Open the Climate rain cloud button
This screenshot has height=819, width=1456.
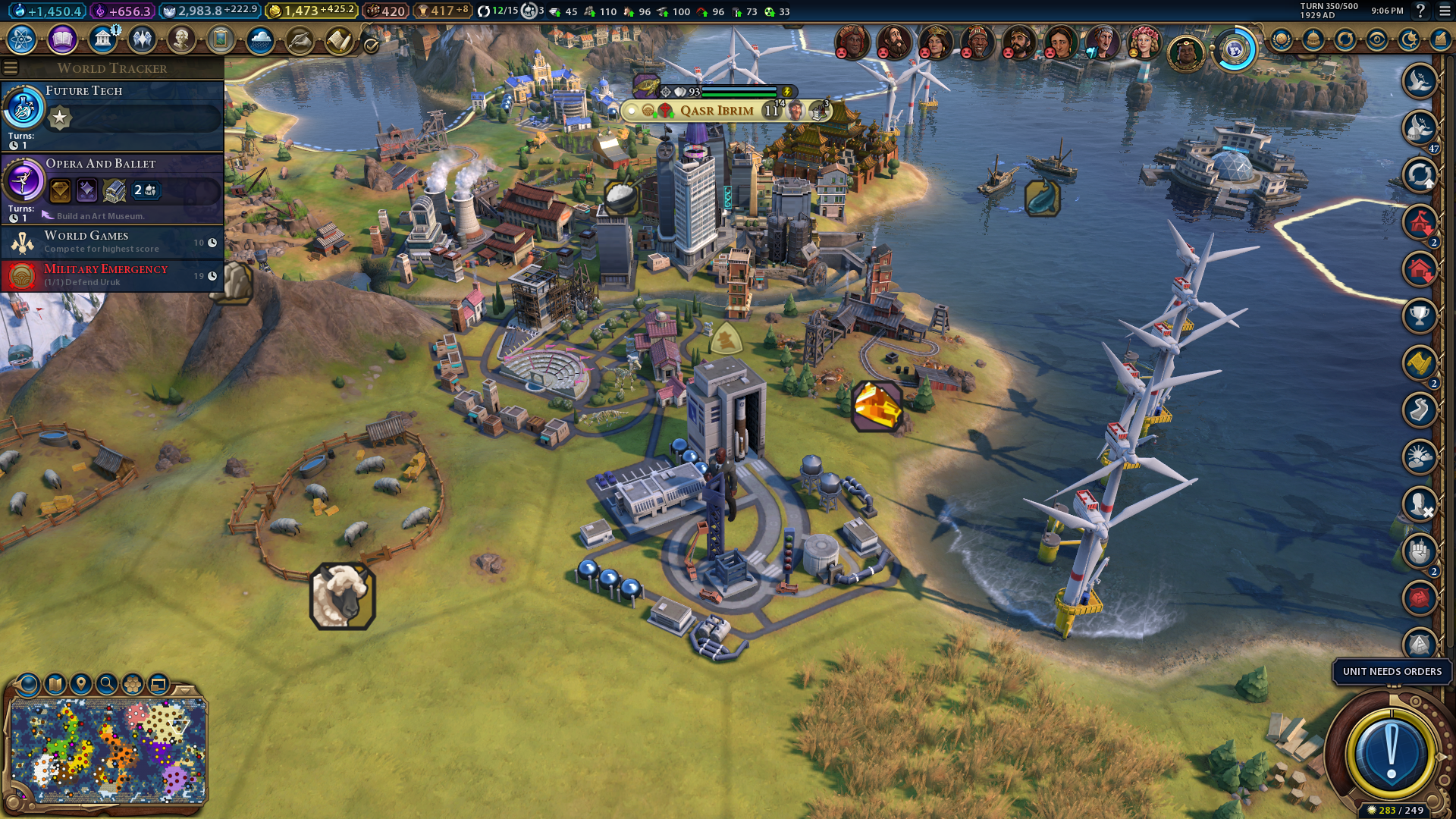click(260, 39)
